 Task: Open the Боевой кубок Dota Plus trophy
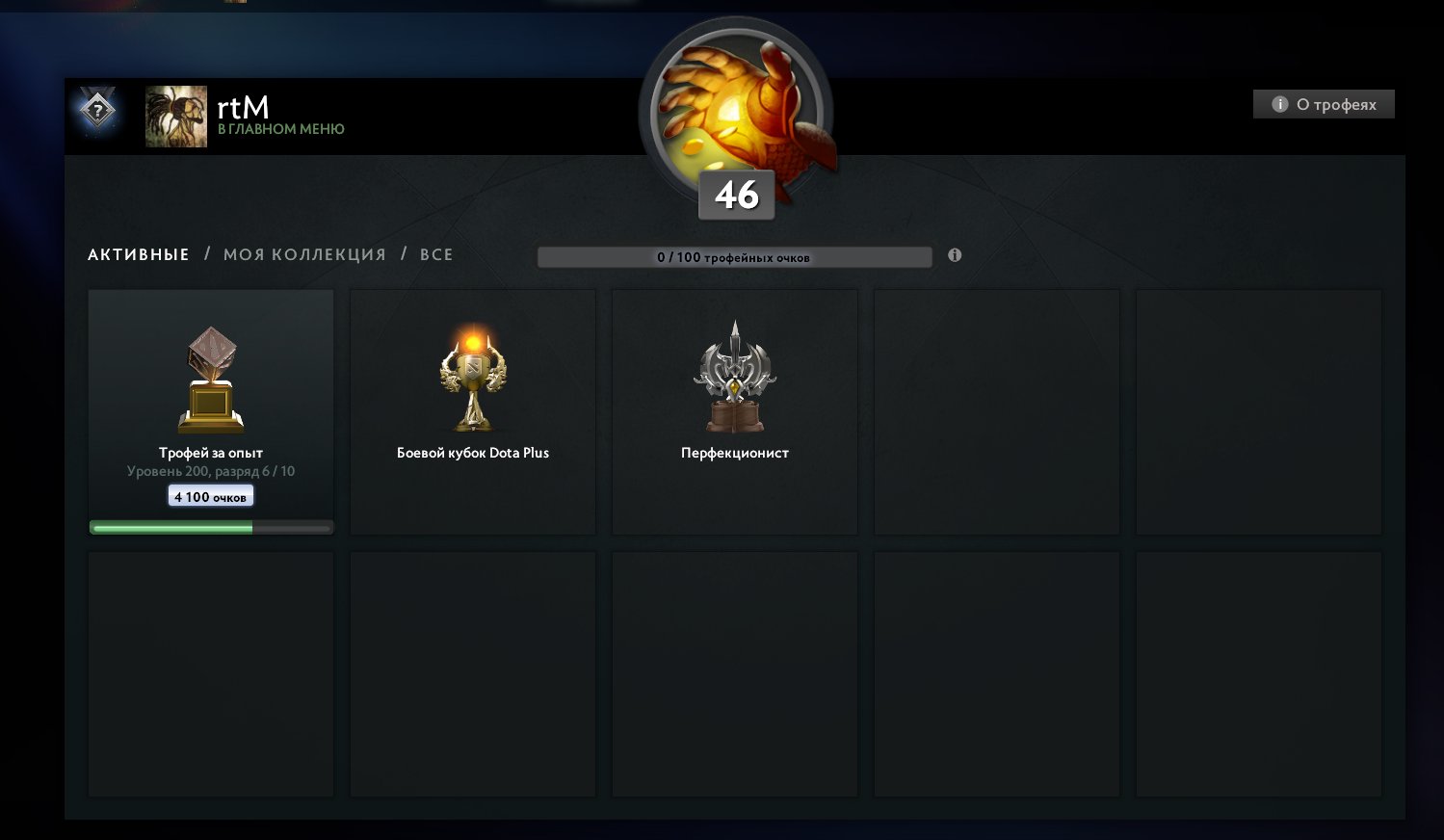(x=471, y=376)
